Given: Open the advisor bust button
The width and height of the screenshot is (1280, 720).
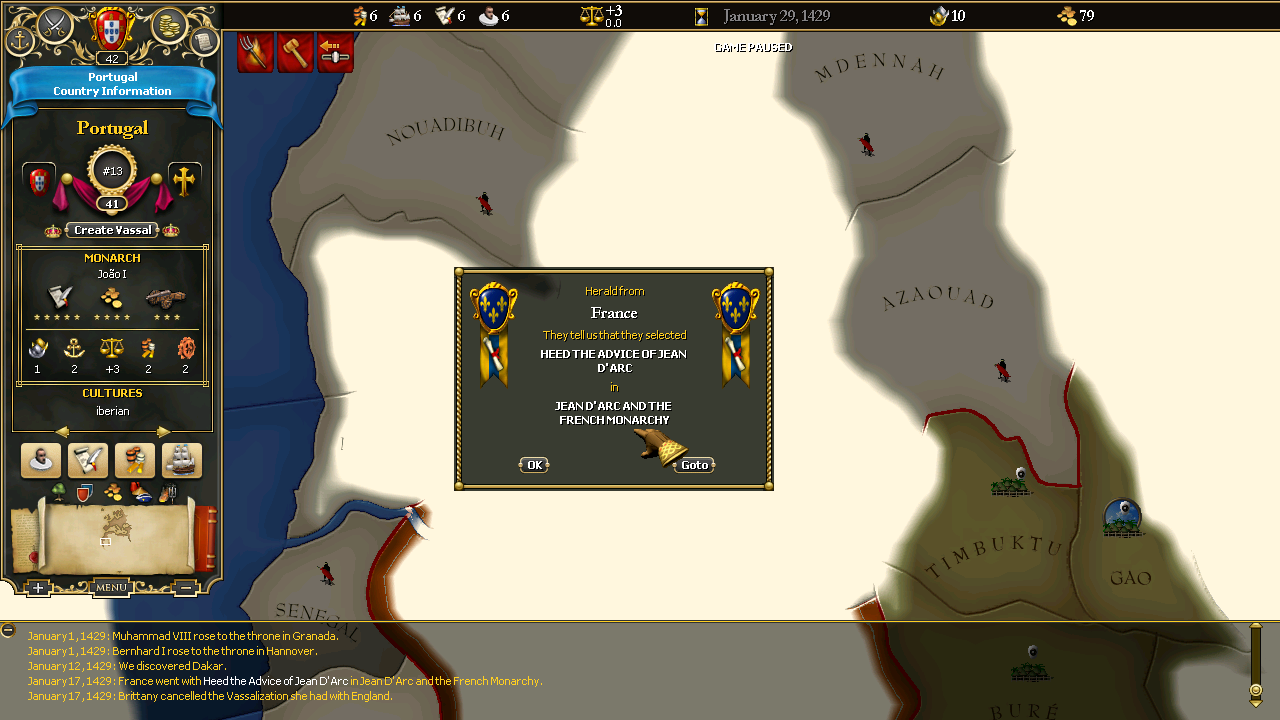Looking at the screenshot, I should (x=41, y=460).
